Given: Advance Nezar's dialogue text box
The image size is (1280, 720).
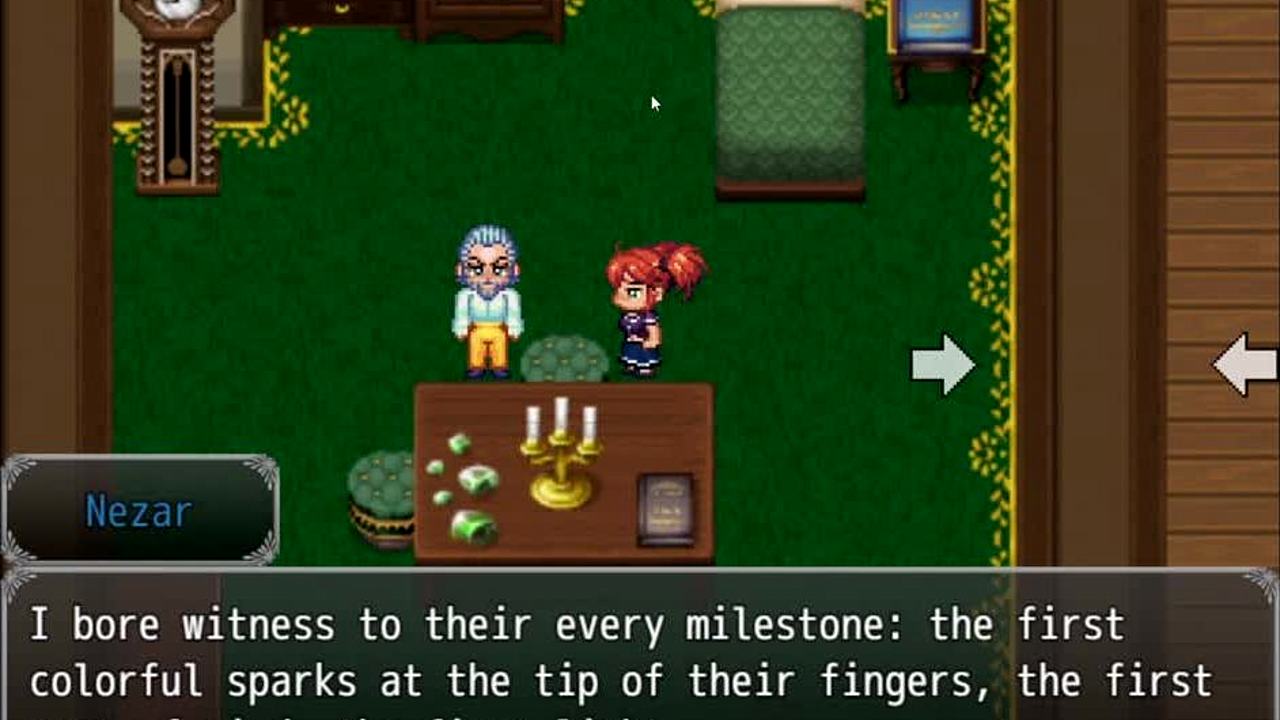Looking at the screenshot, I should point(640,648).
